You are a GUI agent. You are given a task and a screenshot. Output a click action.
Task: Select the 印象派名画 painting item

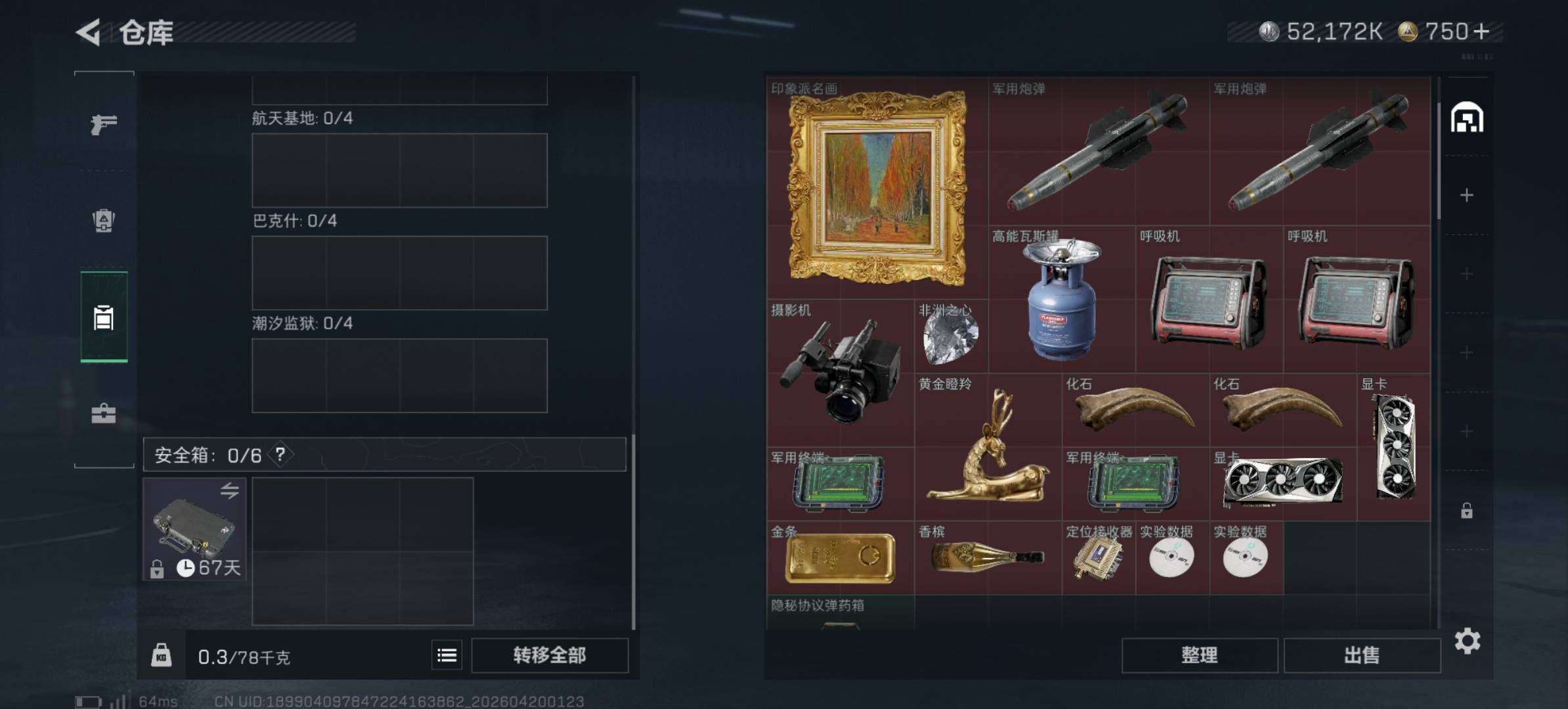(x=877, y=188)
